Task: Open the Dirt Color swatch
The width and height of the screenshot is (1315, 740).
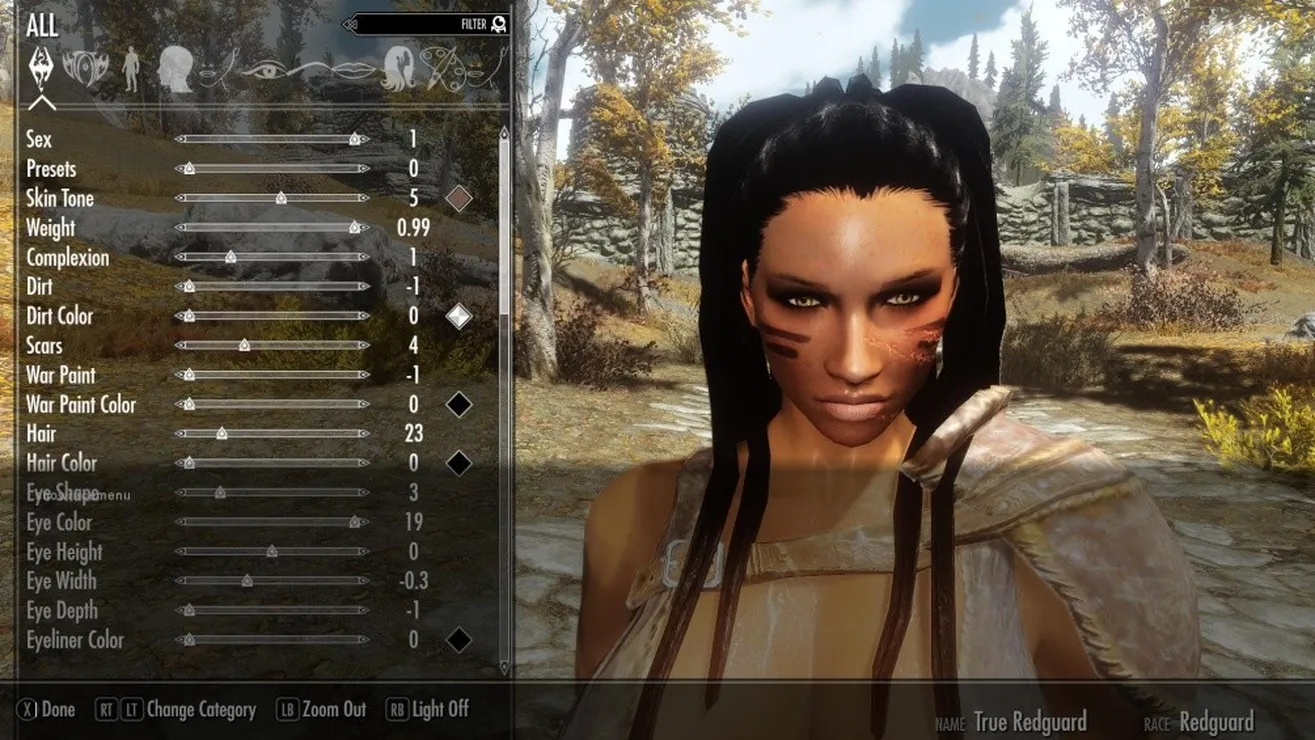Action: pos(458,316)
